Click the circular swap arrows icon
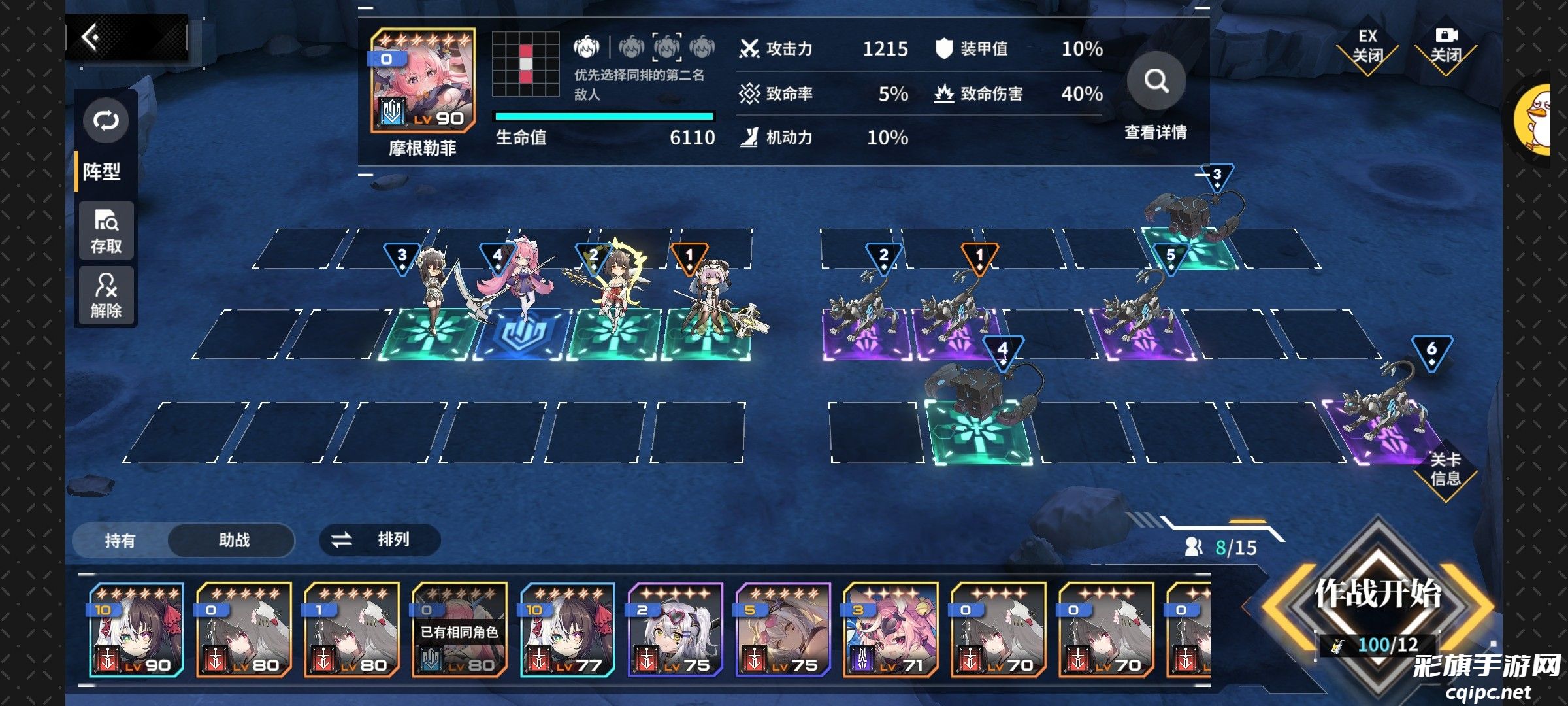Viewport: 1568px width, 706px height. [106, 121]
